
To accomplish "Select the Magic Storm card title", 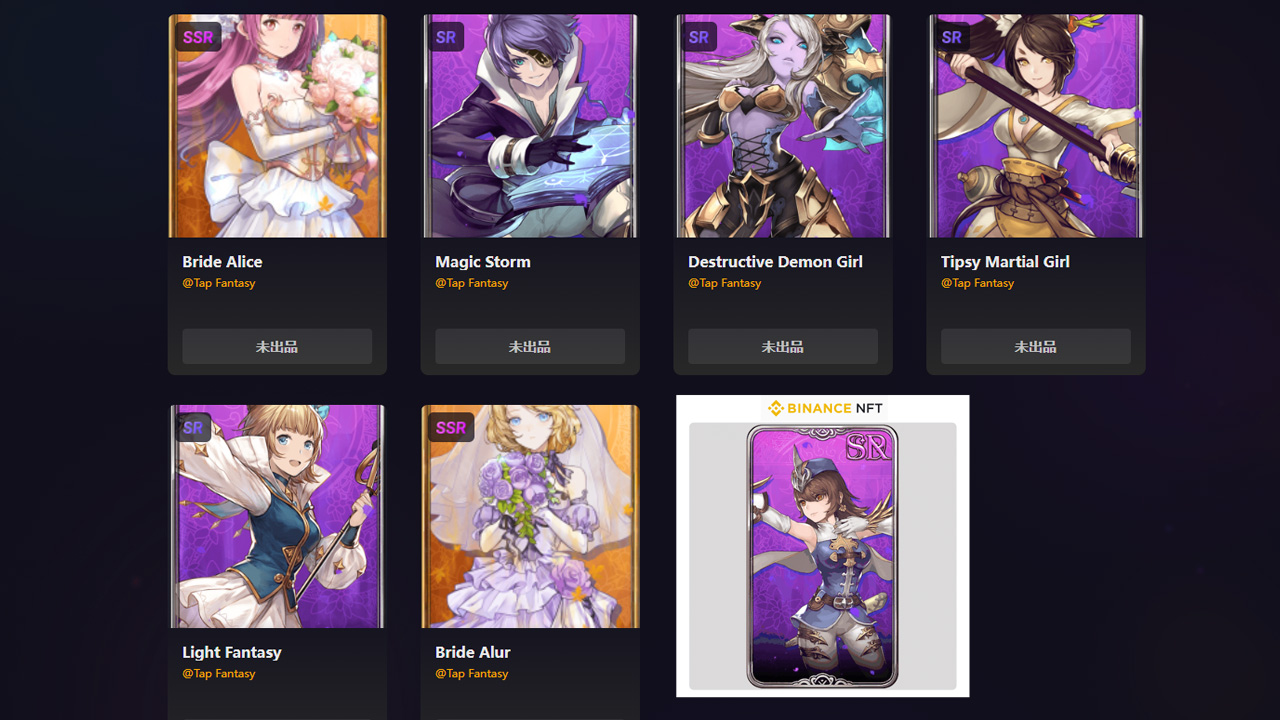I will pos(482,261).
